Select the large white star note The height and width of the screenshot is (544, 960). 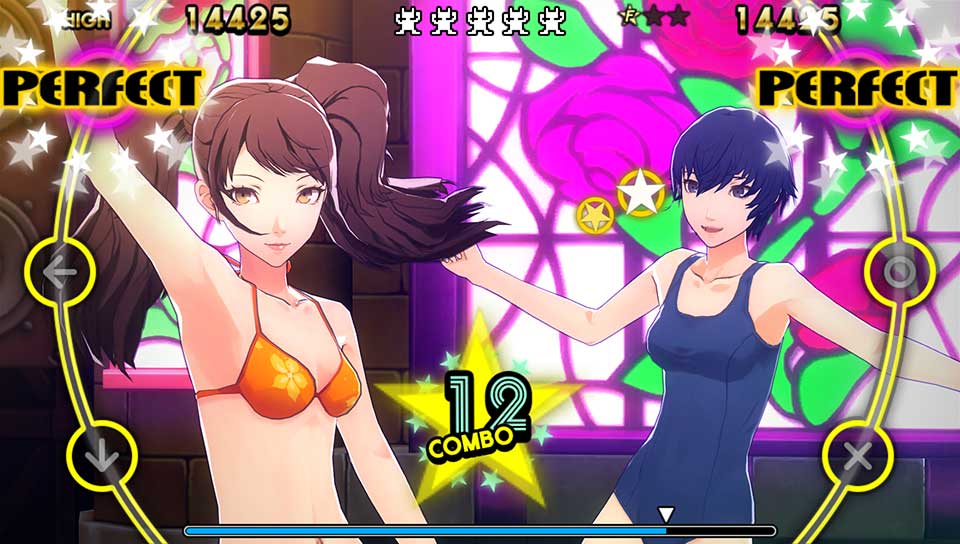(641, 192)
